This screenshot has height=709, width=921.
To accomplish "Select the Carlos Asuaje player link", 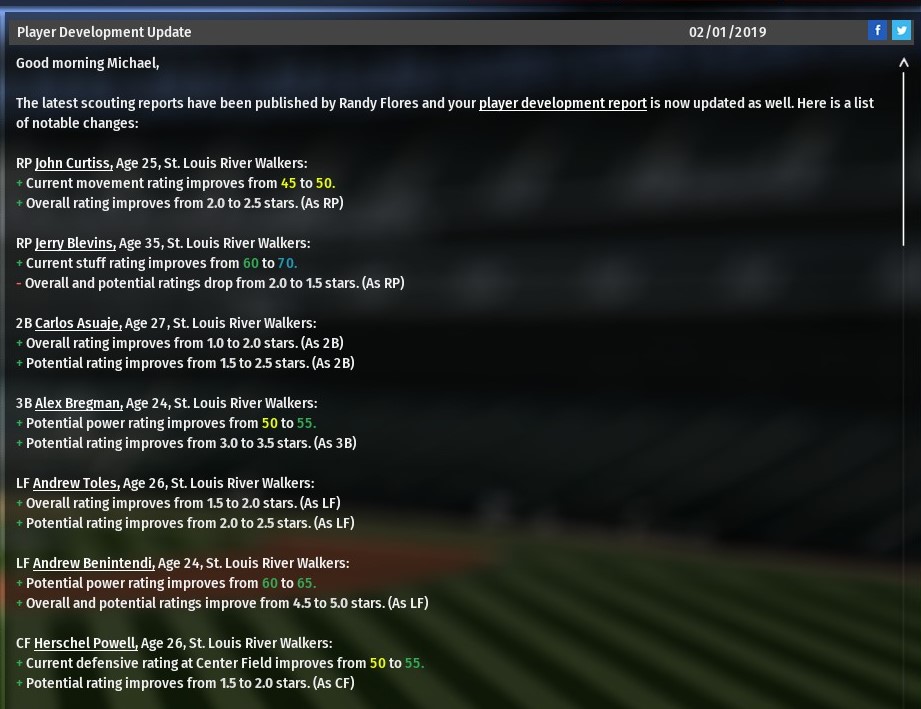I will tap(78, 323).
